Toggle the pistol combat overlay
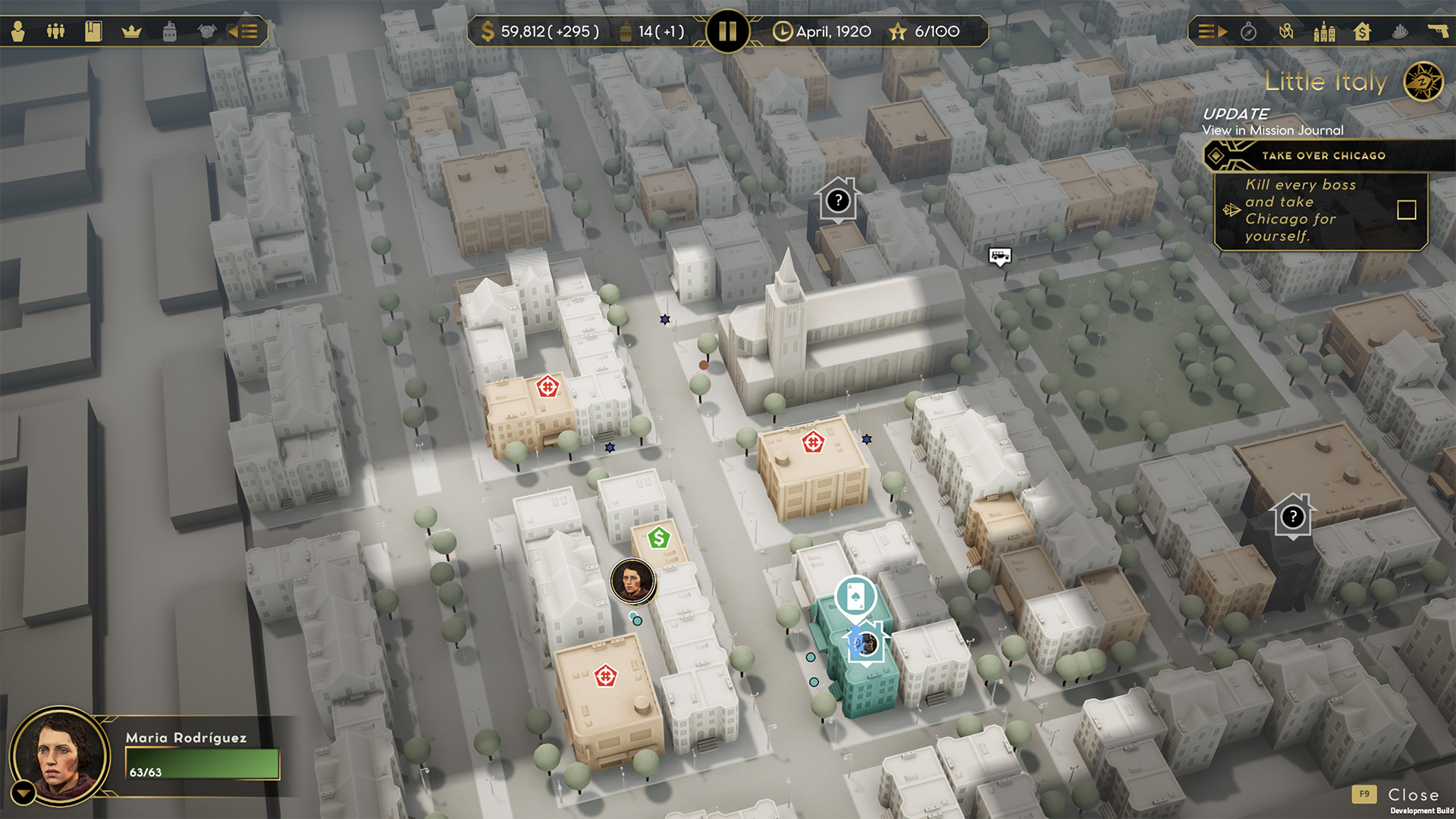The width and height of the screenshot is (1456, 819). [x=1437, y=31]
